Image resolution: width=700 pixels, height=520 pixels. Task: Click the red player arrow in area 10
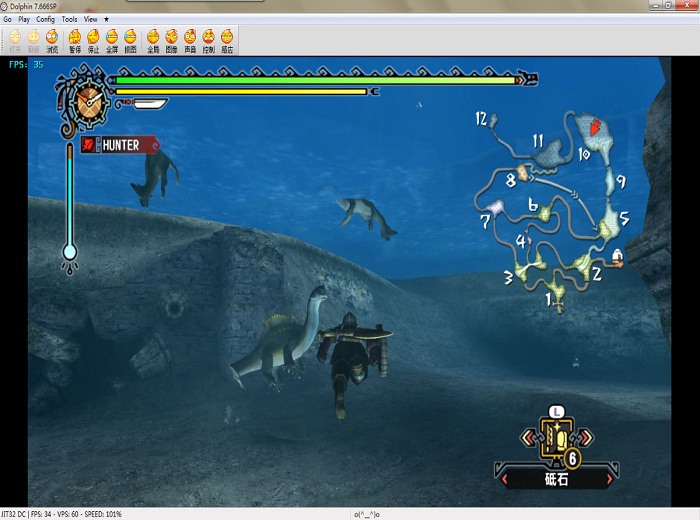pyautogui.click(x=597, y=128)
